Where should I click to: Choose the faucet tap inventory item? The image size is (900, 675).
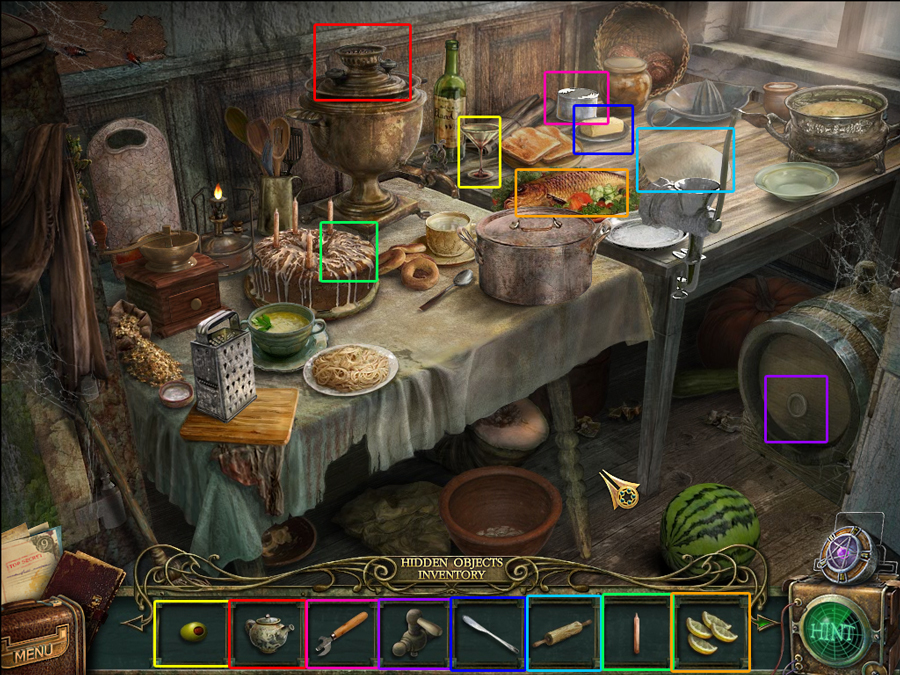tap(415, 632)
